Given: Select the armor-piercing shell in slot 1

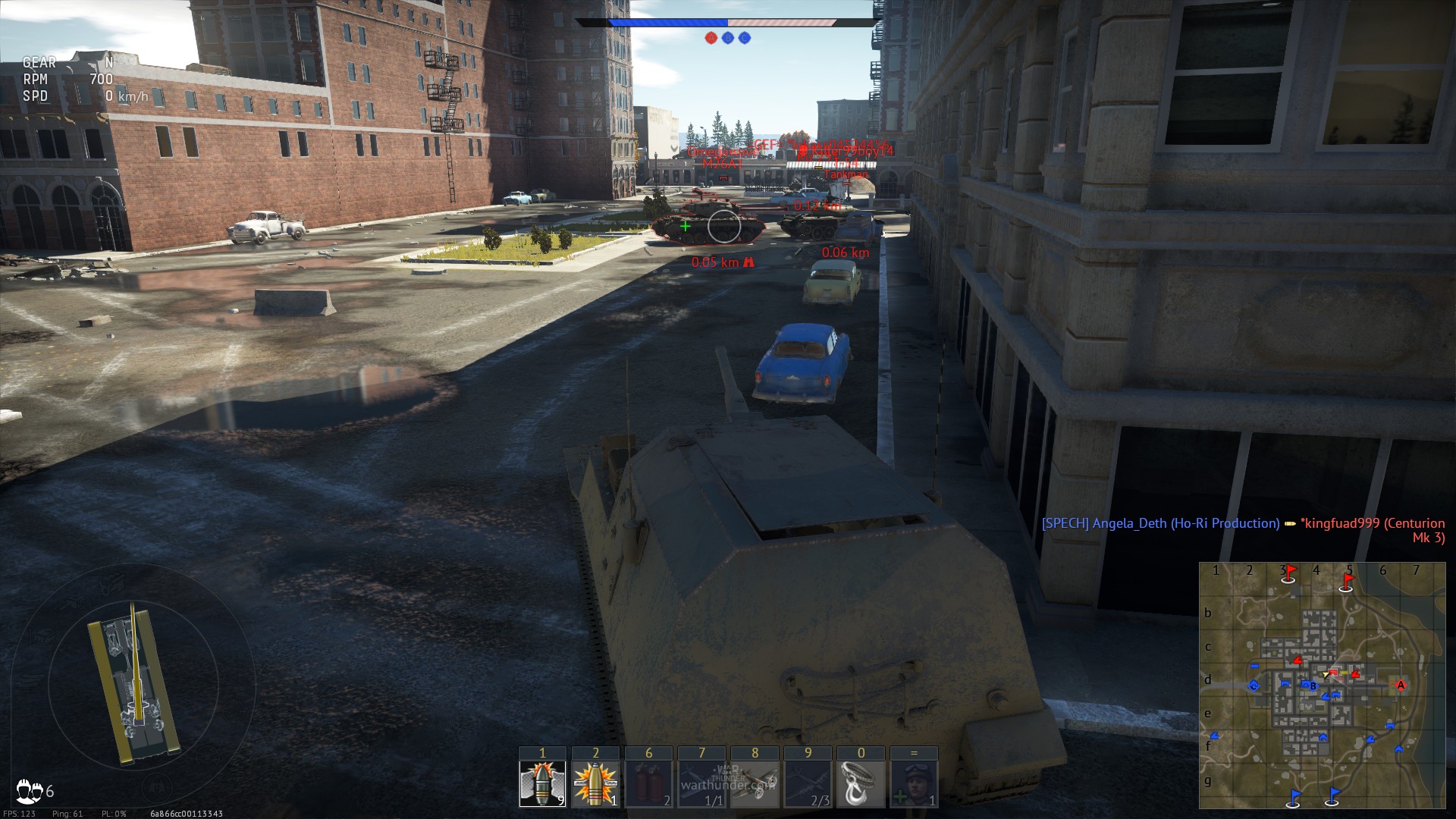Looking at the screenshot, I should click(x=542, y=783).
